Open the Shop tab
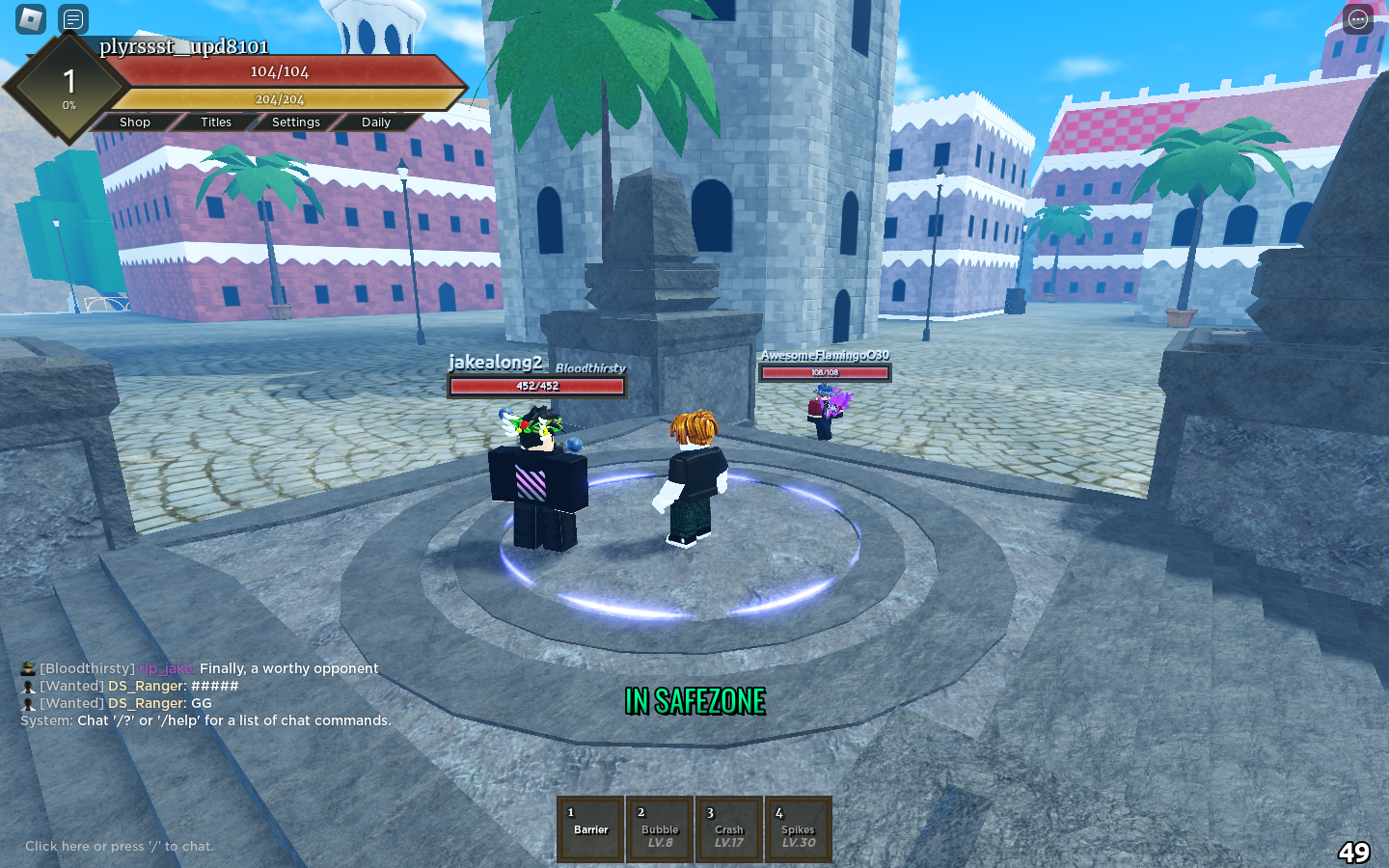The image size is (1389, 868). click(134, 122)
